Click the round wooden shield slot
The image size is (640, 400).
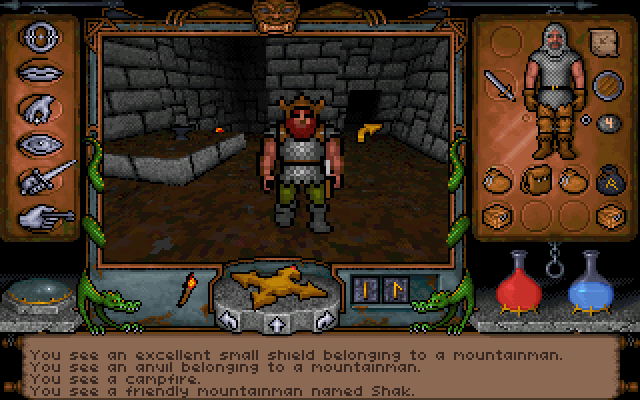coord(604,86)
